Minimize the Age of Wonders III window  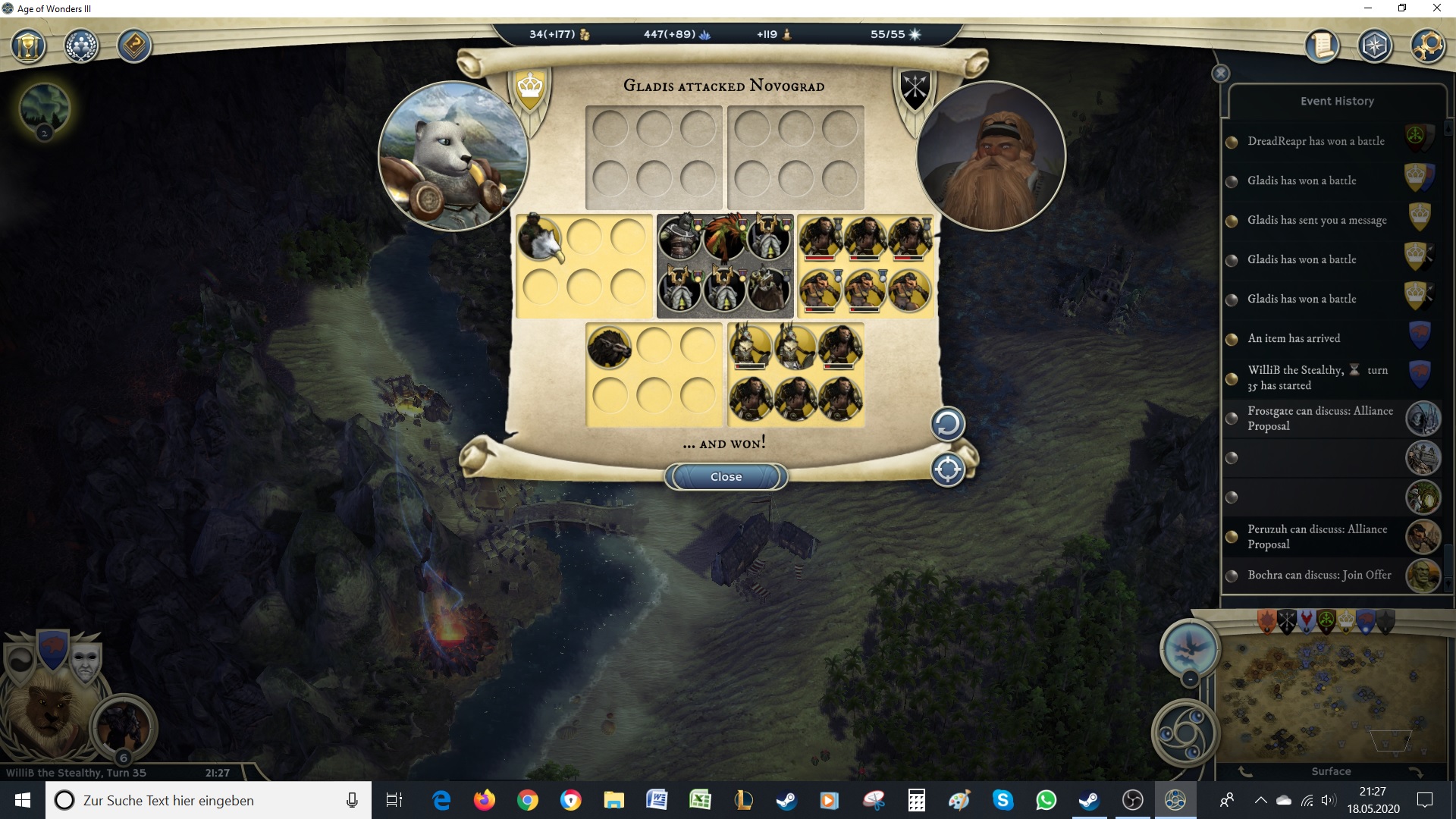tap(1367, 8)
